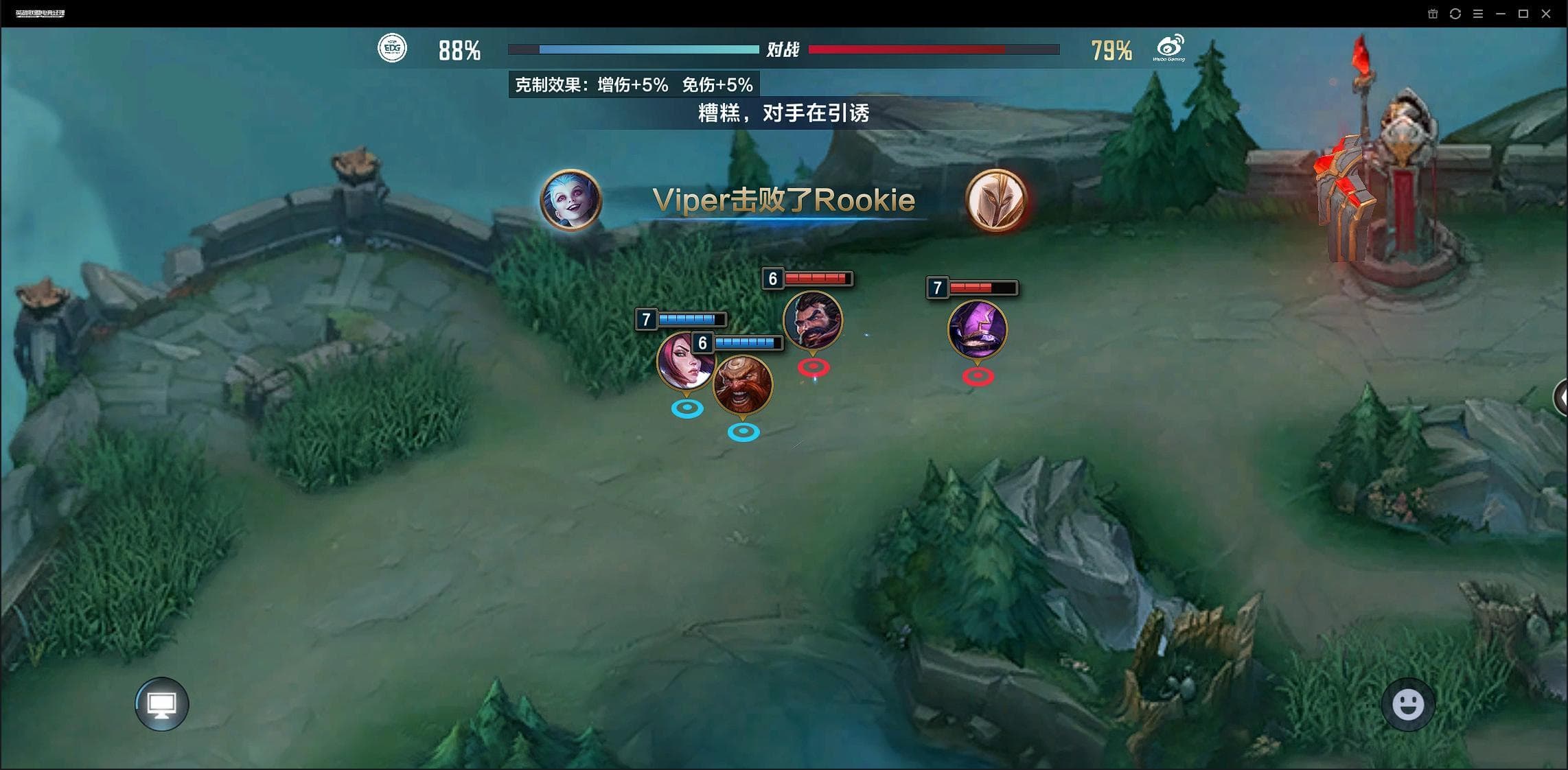Click the refresh icon in the title bar
The height and width of the screenshot is (770, 1568).
1456,13
